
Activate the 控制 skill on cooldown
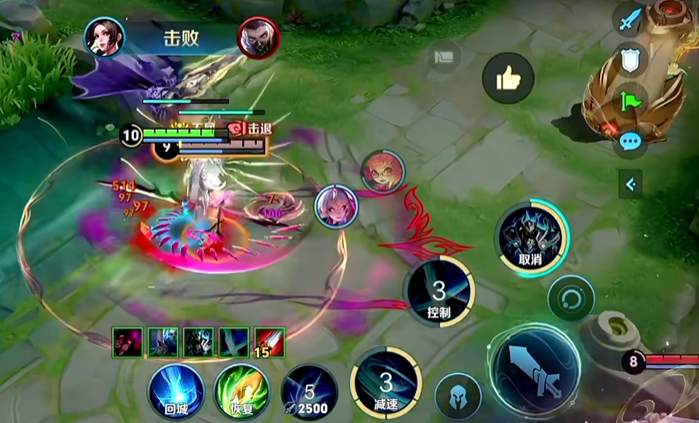coord(439,291)
